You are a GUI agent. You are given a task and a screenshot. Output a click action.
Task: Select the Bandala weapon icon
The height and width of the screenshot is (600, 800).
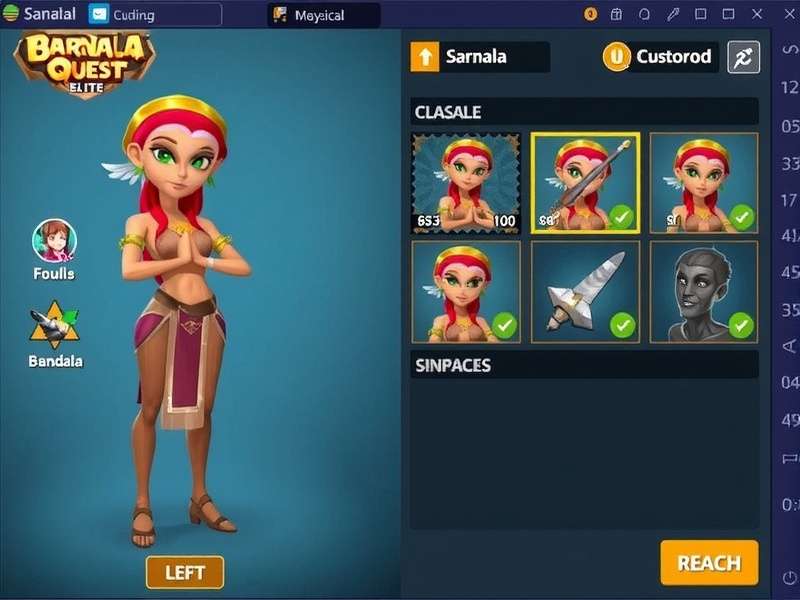[x=54, y=325]
